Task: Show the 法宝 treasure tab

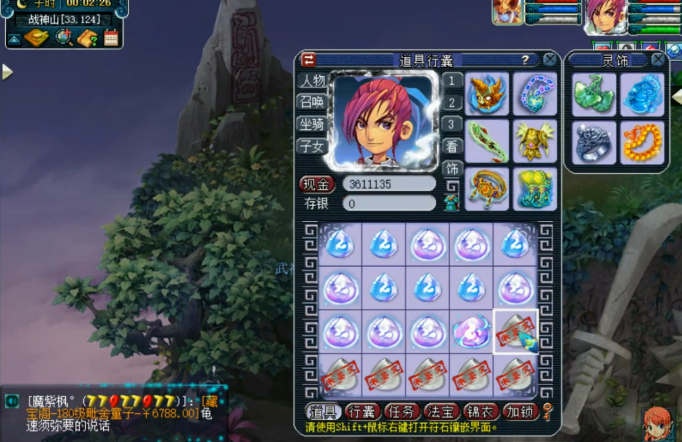Action: click(441, 411)
